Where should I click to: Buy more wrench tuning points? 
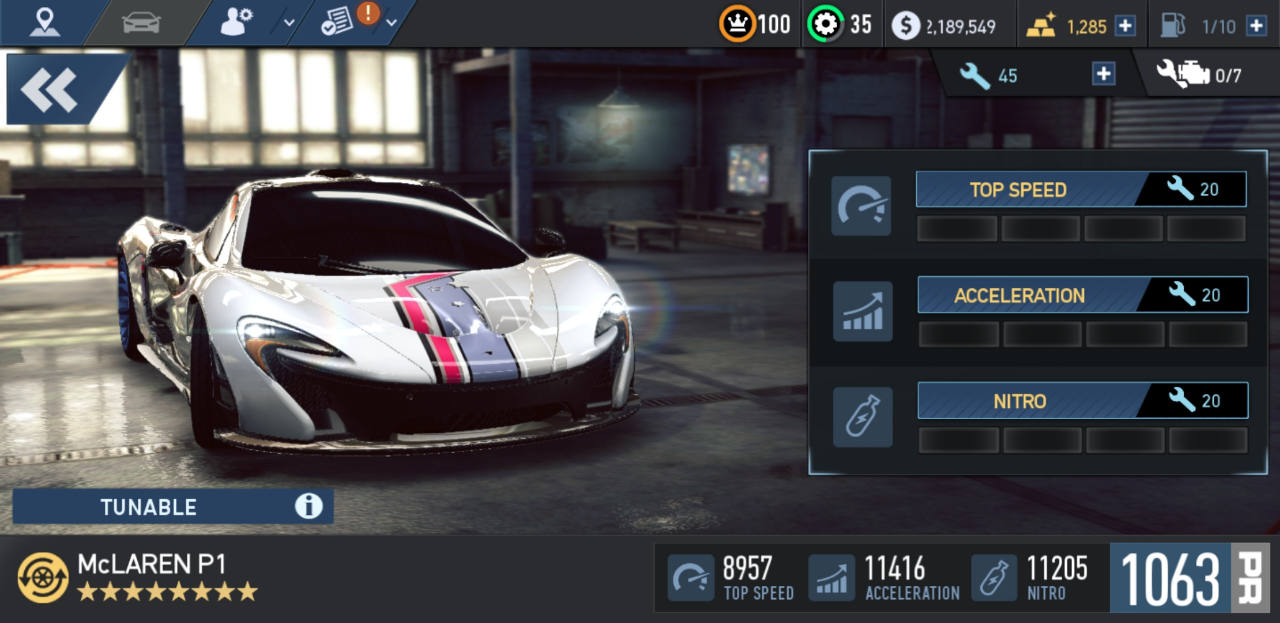point(1103,74)
